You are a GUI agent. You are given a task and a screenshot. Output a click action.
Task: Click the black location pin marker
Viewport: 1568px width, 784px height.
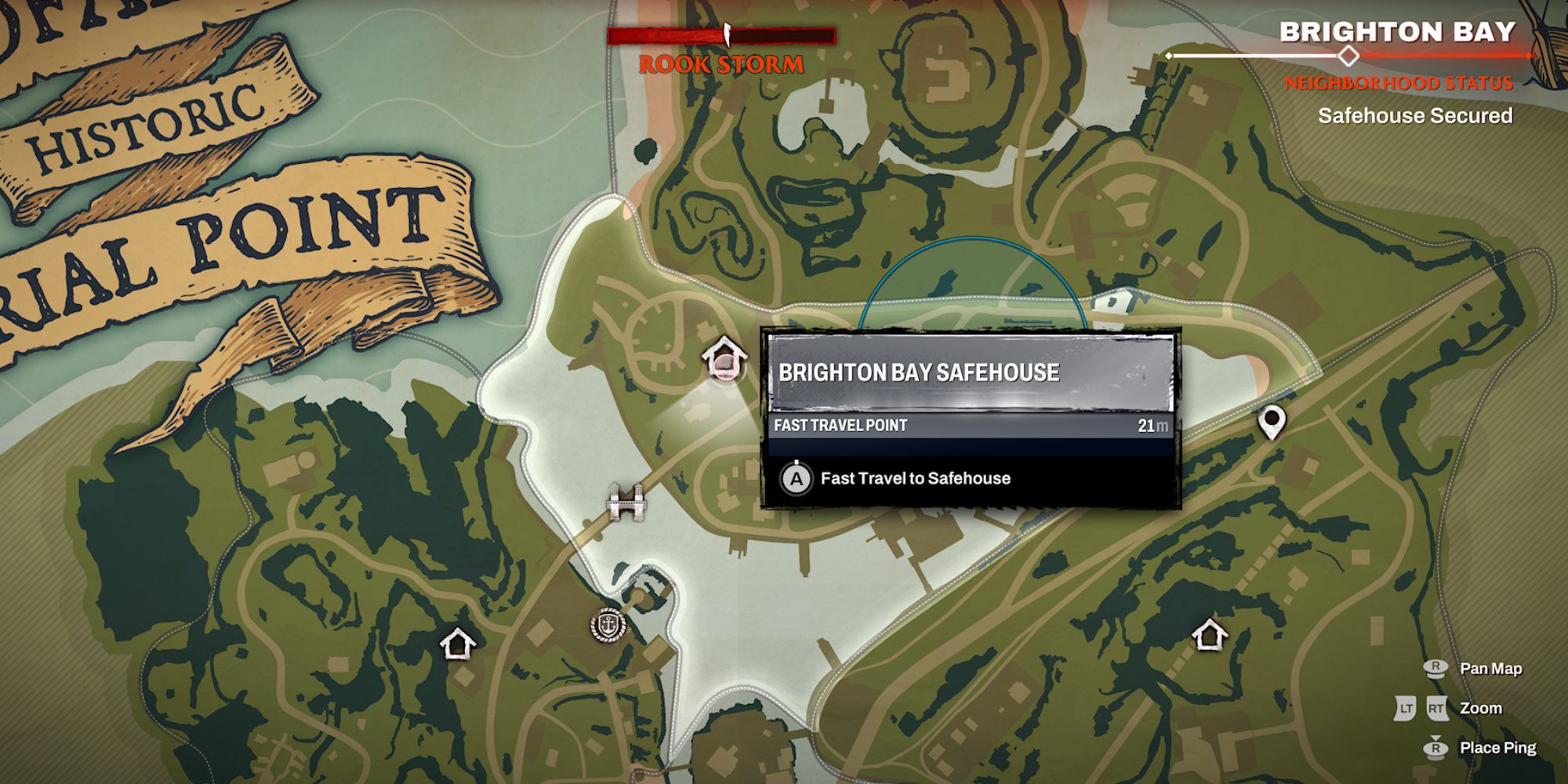tap(1271, 422)
